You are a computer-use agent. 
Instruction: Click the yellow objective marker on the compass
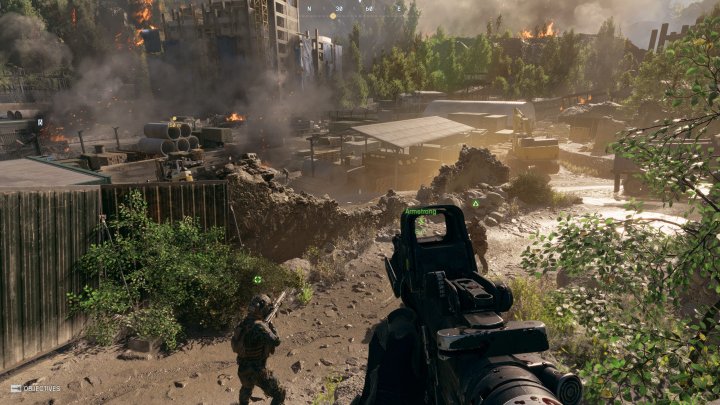point(333,15)
